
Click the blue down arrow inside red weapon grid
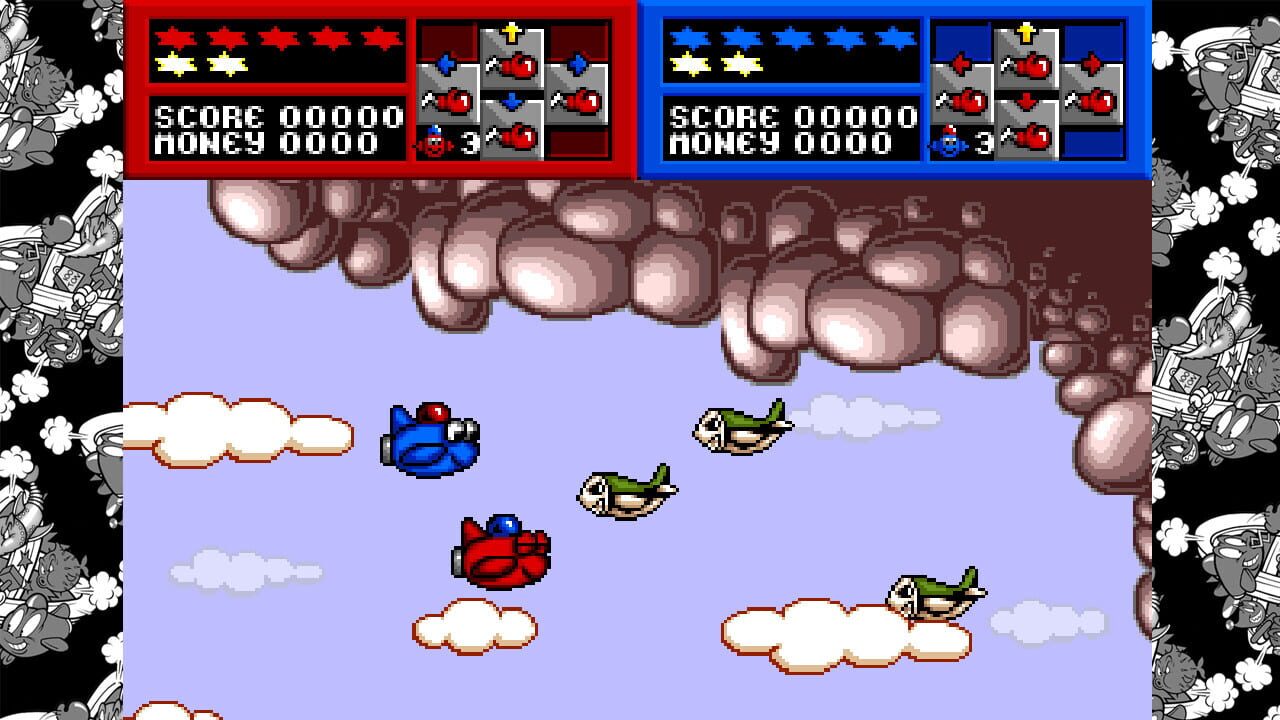510,99
